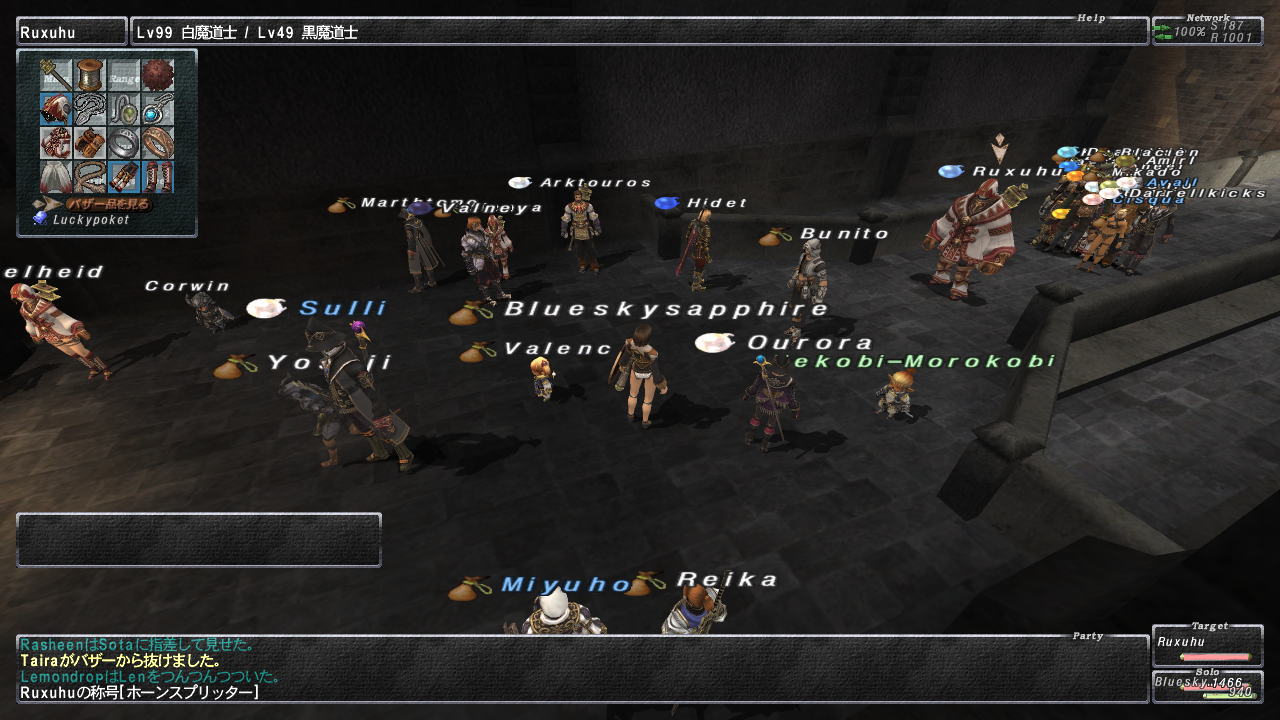Select the silver chain necklace slot
The width and height of the screenshot is (1280, 720).
[x=90, y=109]
